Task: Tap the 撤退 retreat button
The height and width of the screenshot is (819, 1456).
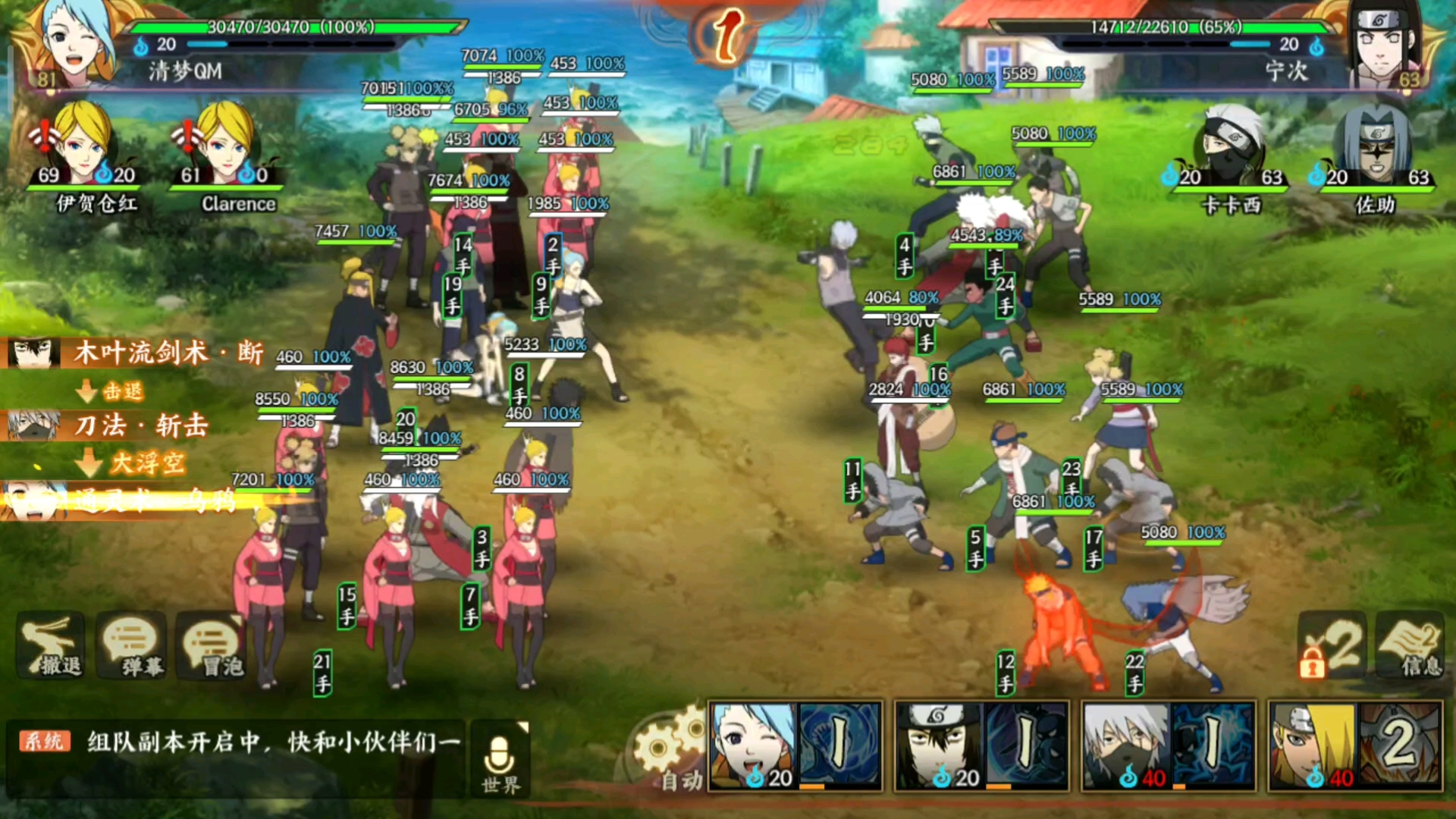Action: coord(51,646)
